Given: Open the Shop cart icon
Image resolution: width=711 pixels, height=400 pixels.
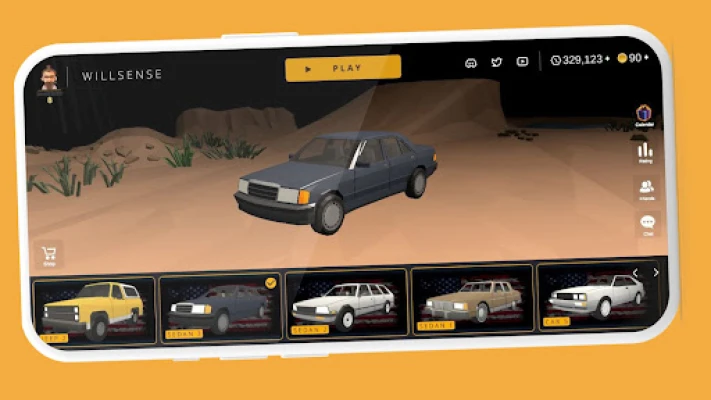Looking at the screenshot, I should click(48, 254).
